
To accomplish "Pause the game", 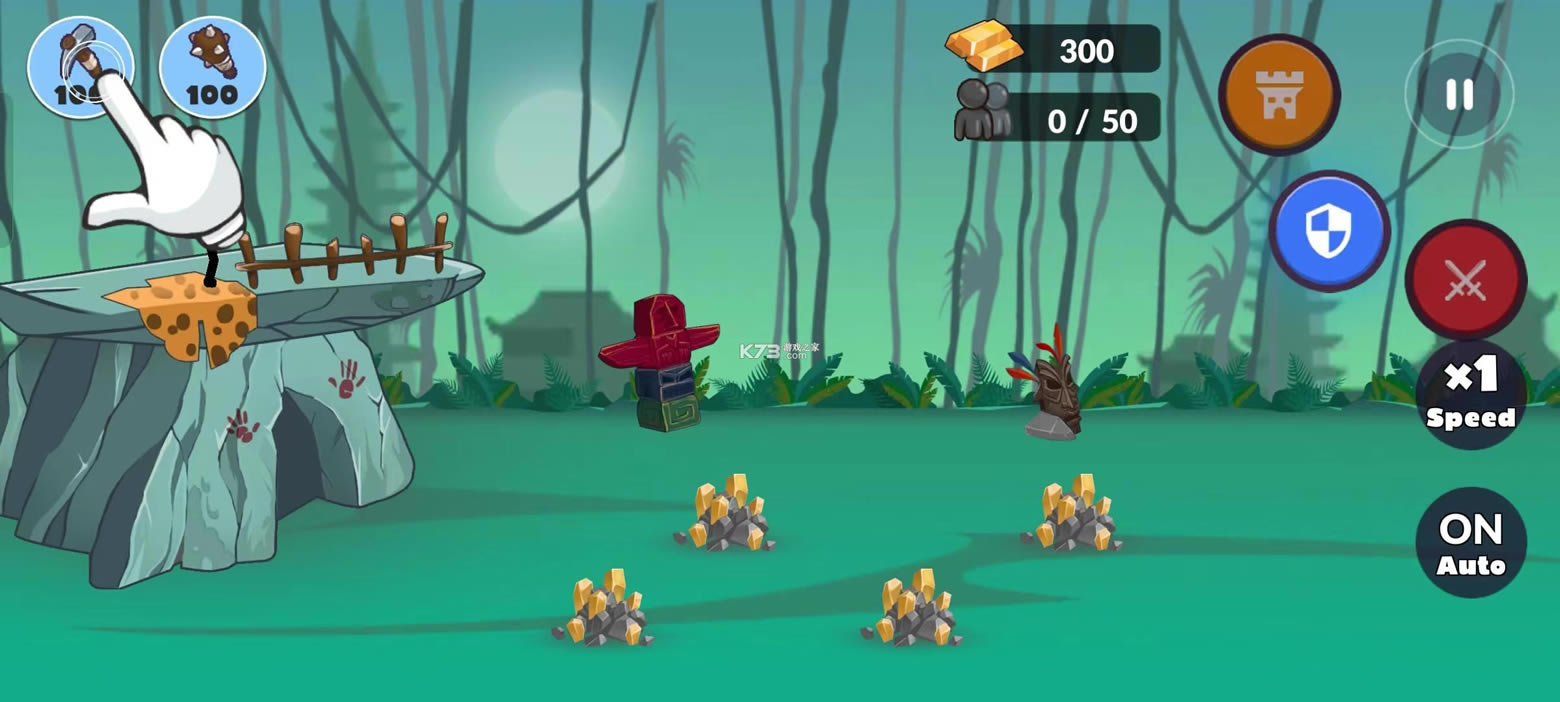I will 1459,94.
